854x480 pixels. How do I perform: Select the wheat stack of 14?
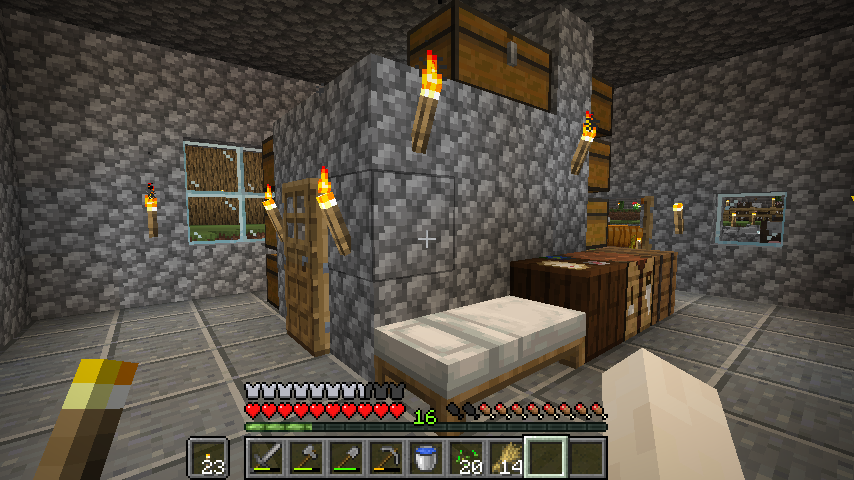coord(506,458)
